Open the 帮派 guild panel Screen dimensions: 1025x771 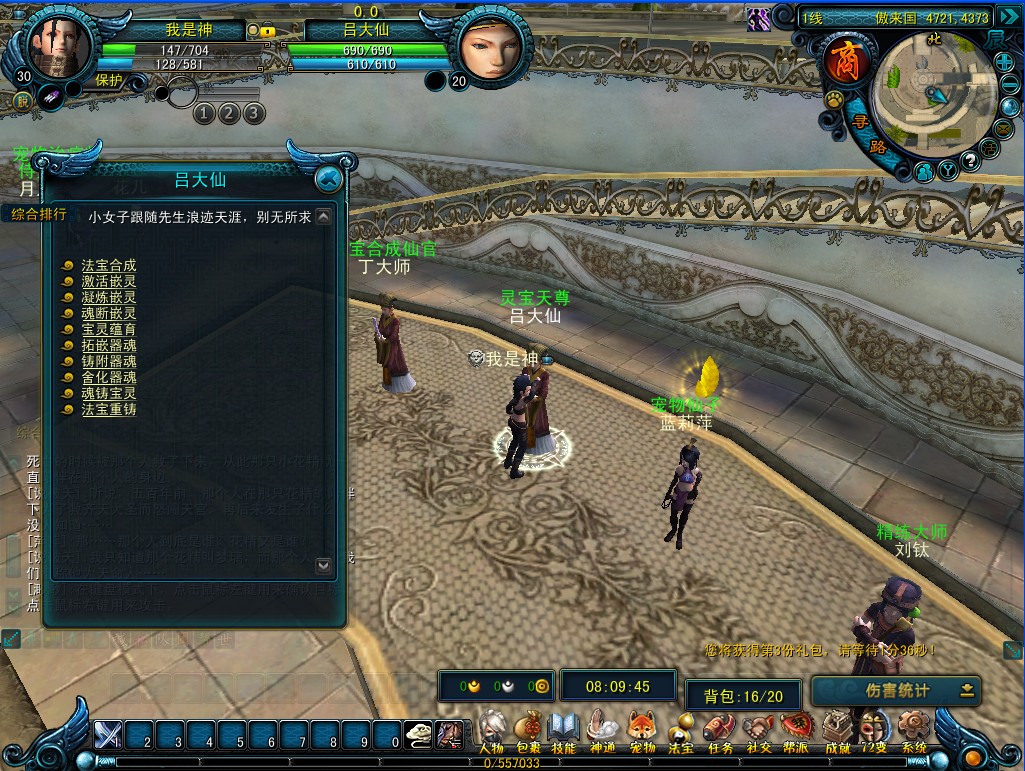(795, 731)
